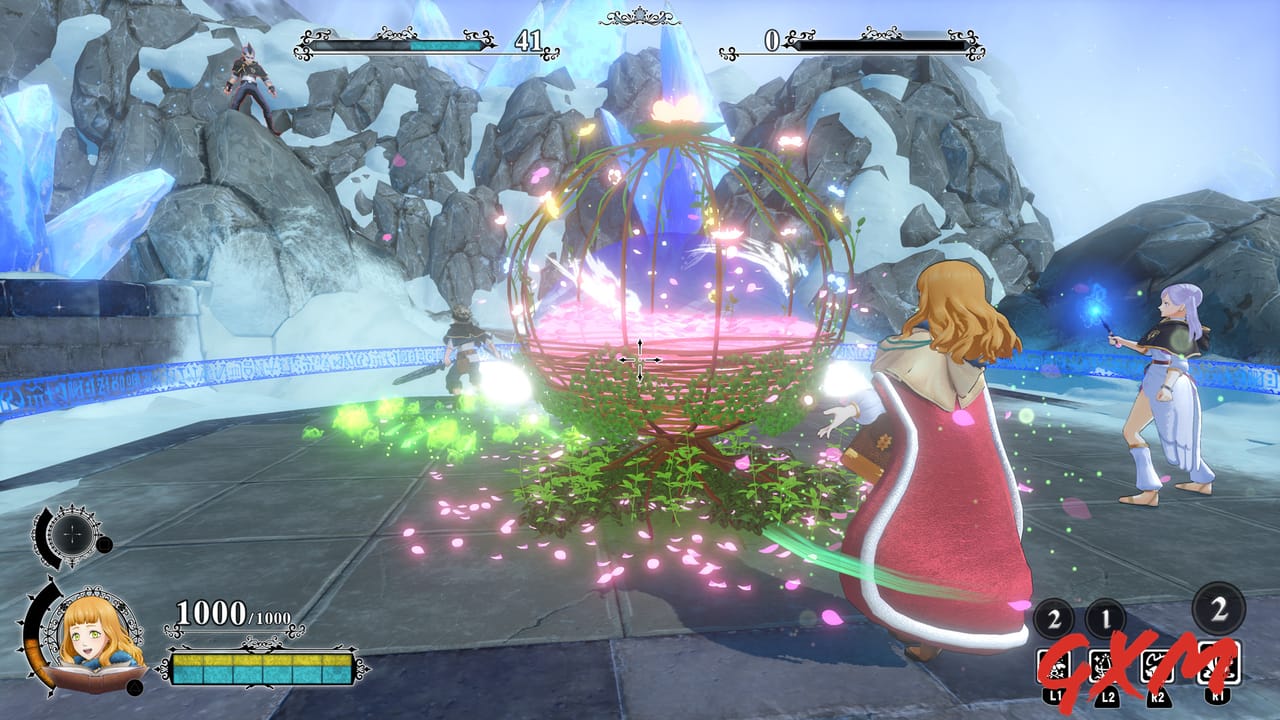Toggle the cooldown counter showing 2 above L1

(1053, 617)
